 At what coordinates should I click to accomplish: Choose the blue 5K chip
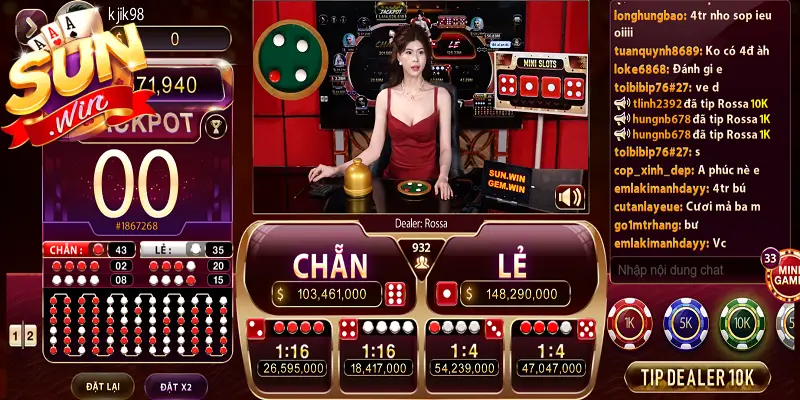tap(687, 322)
